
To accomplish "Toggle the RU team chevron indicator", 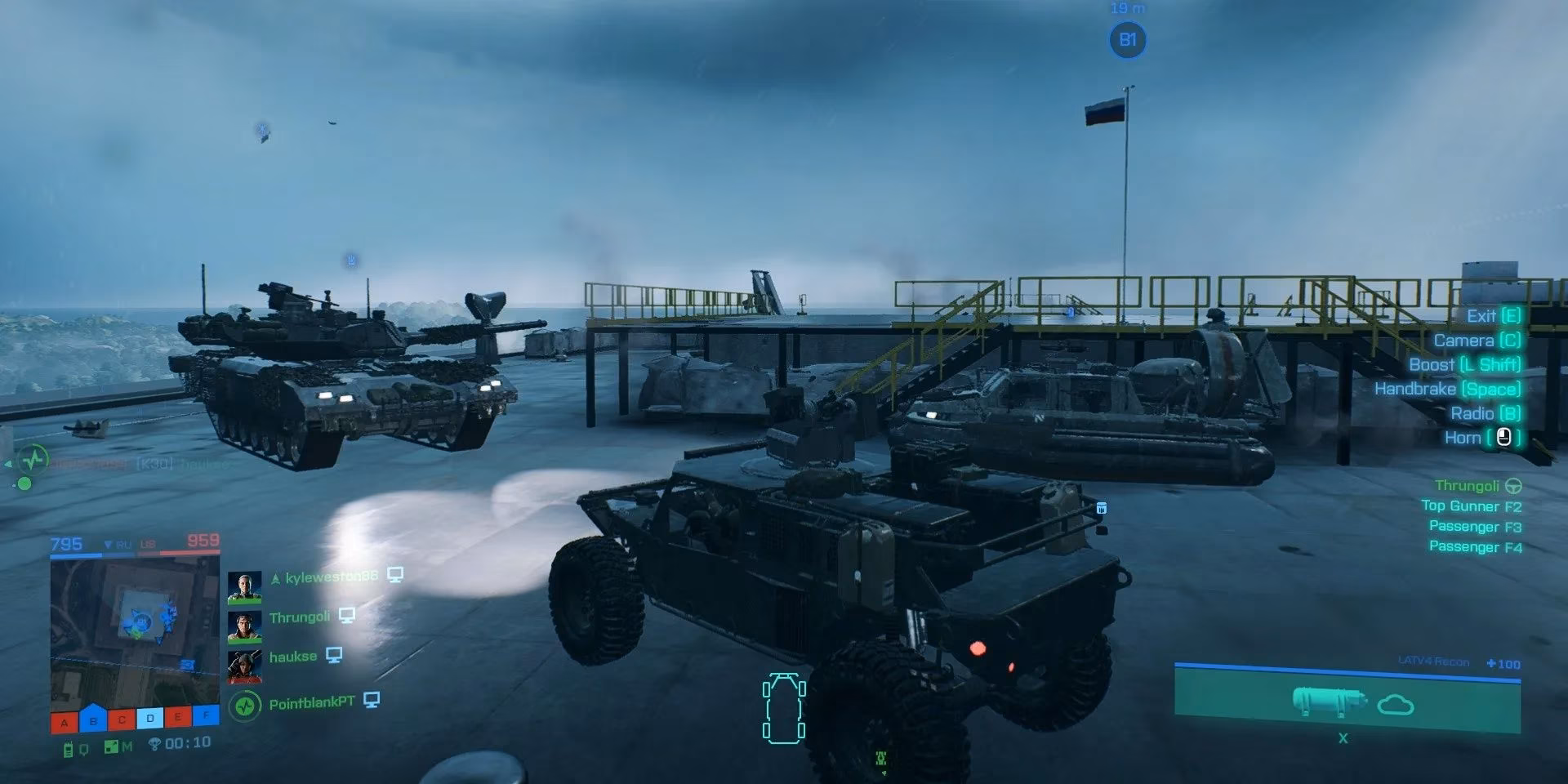I will tap(107, 542).
